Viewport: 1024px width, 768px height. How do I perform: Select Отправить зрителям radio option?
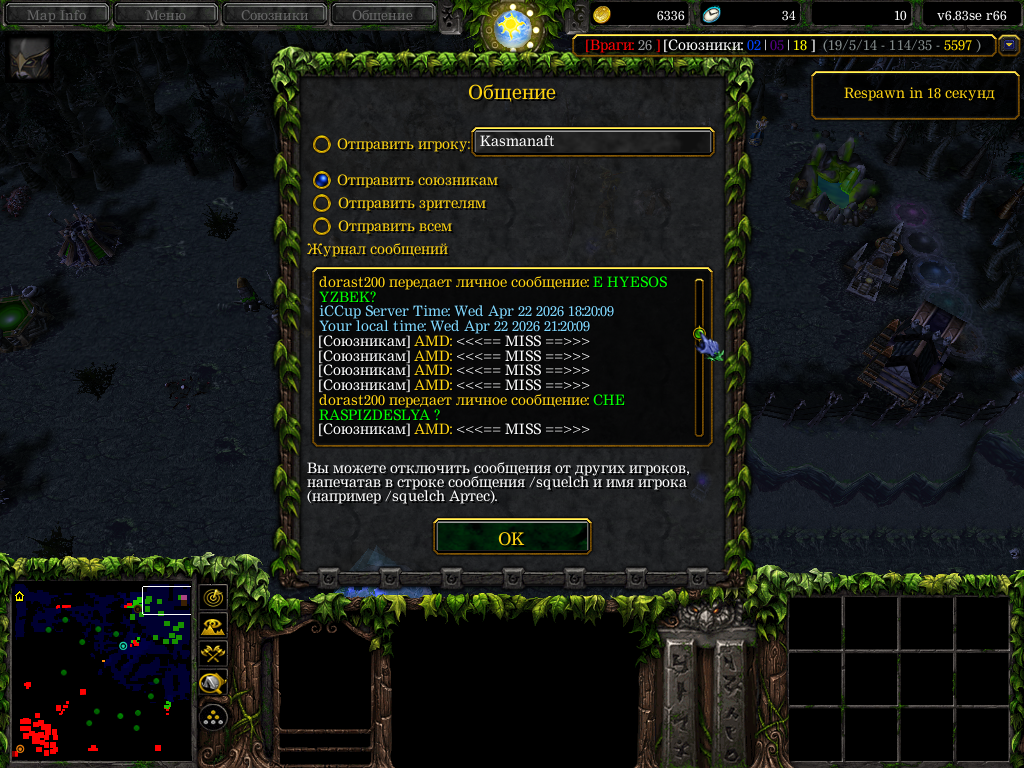coord(321,203)
